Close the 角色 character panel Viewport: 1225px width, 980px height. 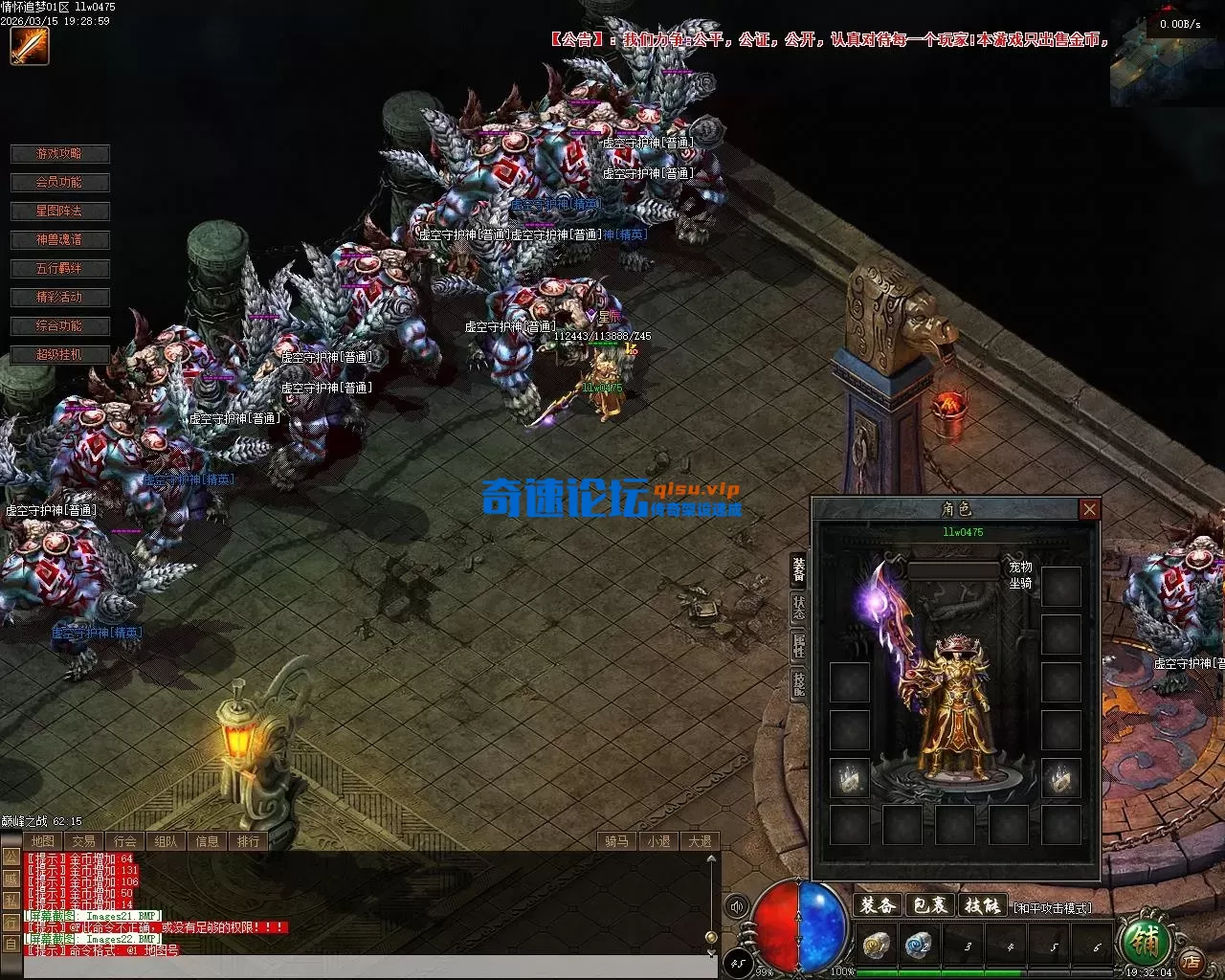click(x=1089, y=509)
